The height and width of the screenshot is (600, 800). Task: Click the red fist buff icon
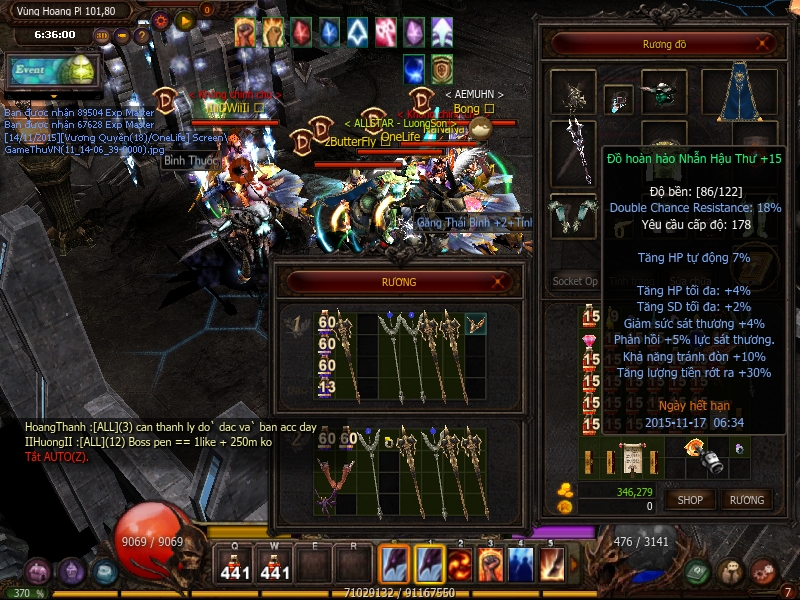pos(246,33)
